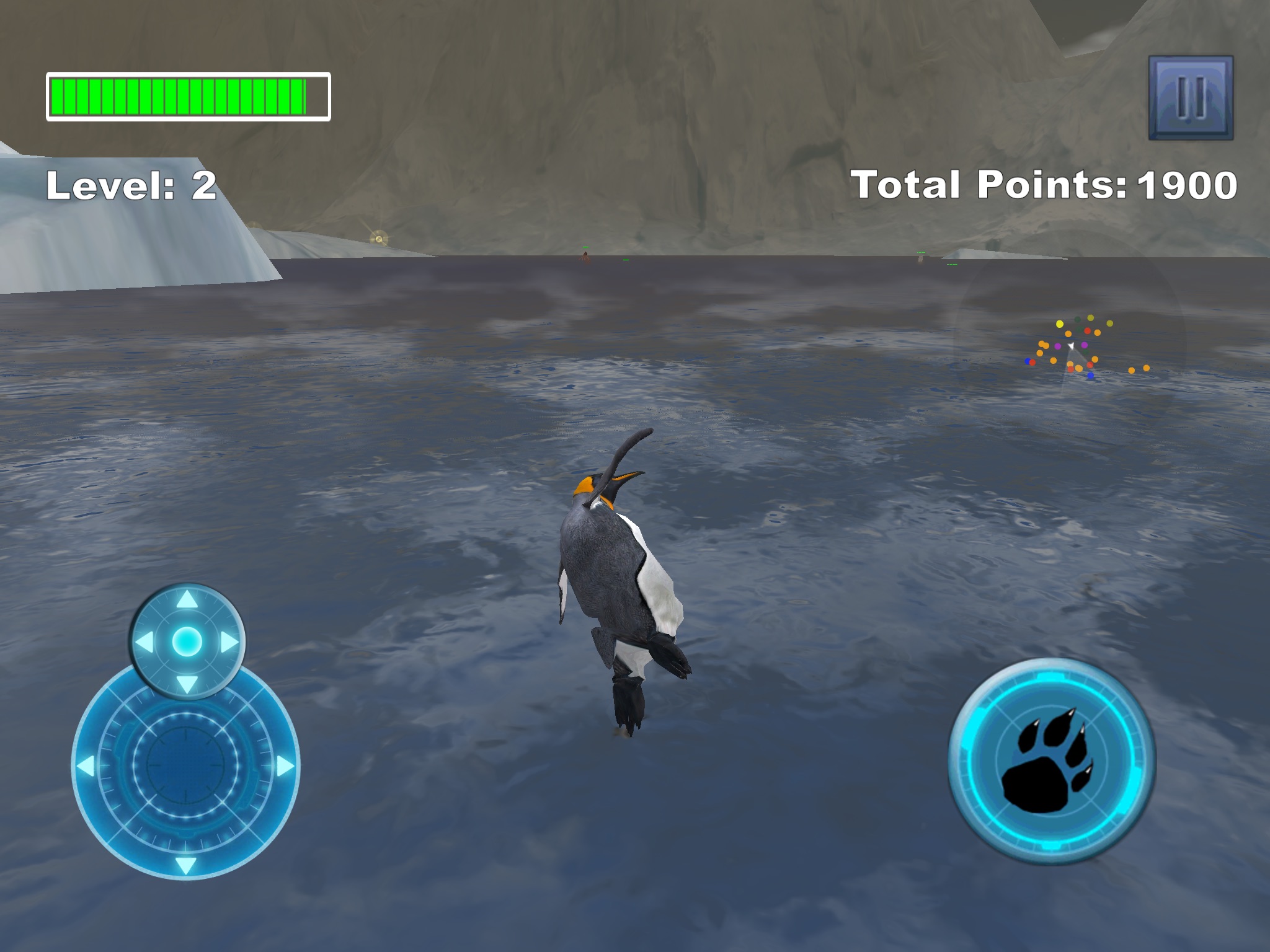Click the small d-pad's up arrow
Image resolution: width=1270 pixels, height=952 pixels.
187,600
